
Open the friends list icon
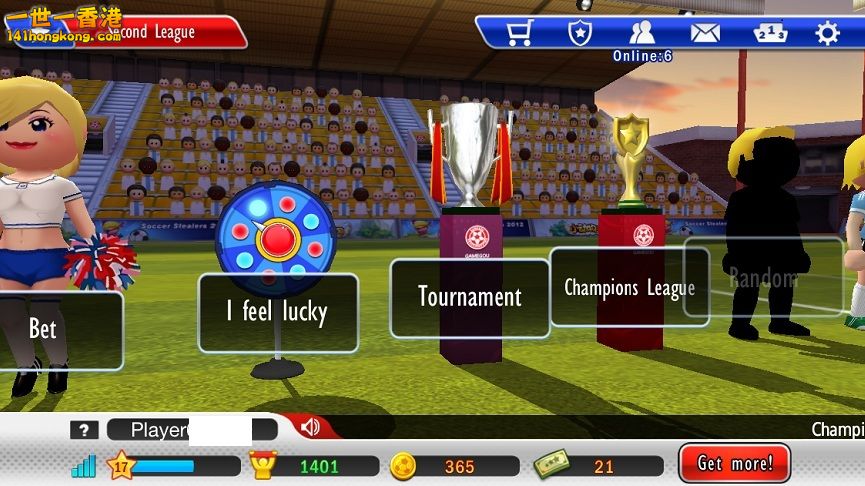click(x=642, y=33)
